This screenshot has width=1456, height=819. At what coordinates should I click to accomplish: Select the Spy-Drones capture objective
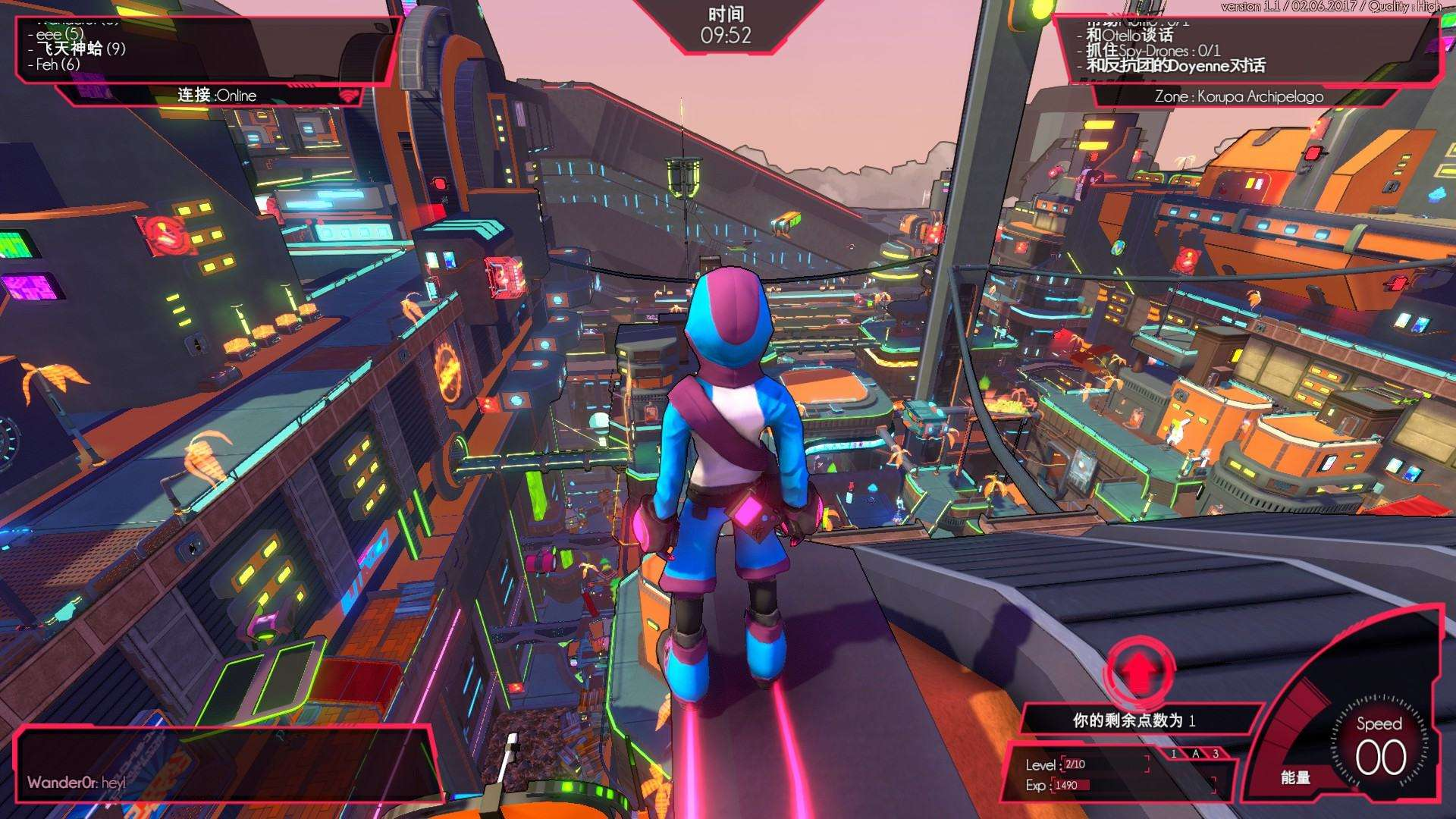coord(1153,51)
